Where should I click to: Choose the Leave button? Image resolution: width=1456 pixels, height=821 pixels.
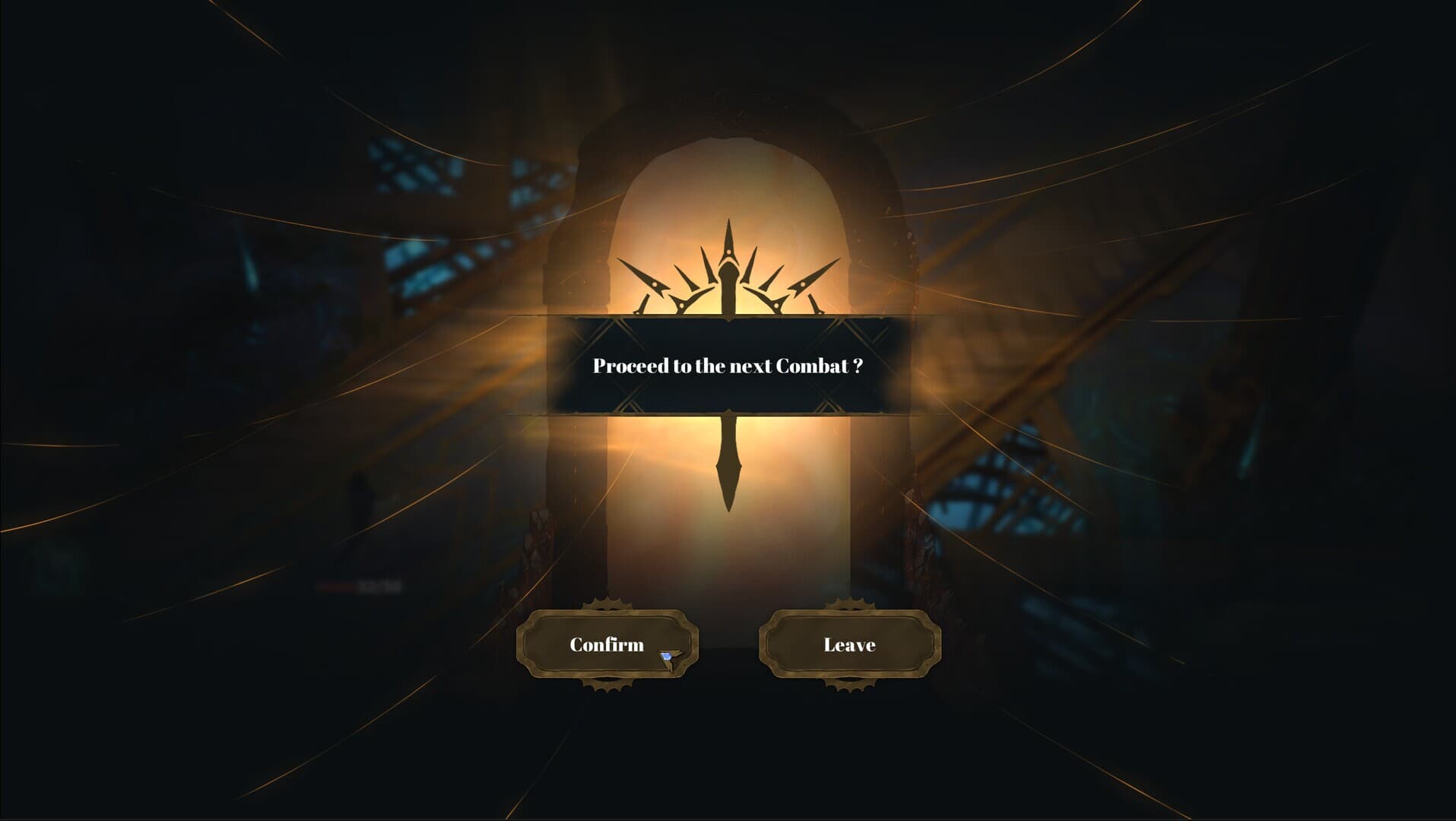849,645
